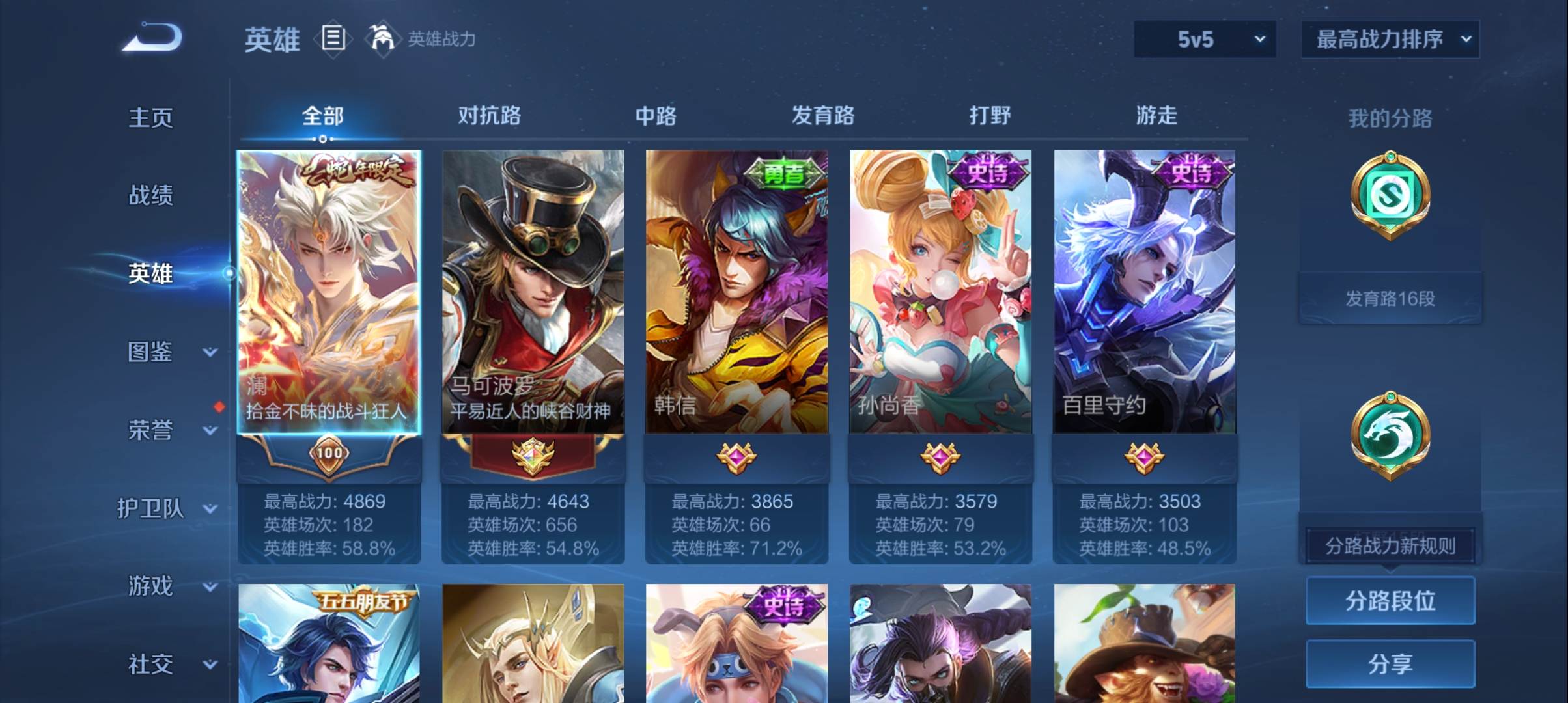
Task: Switch to the 对抗路 tab
Action: point(489,116)
